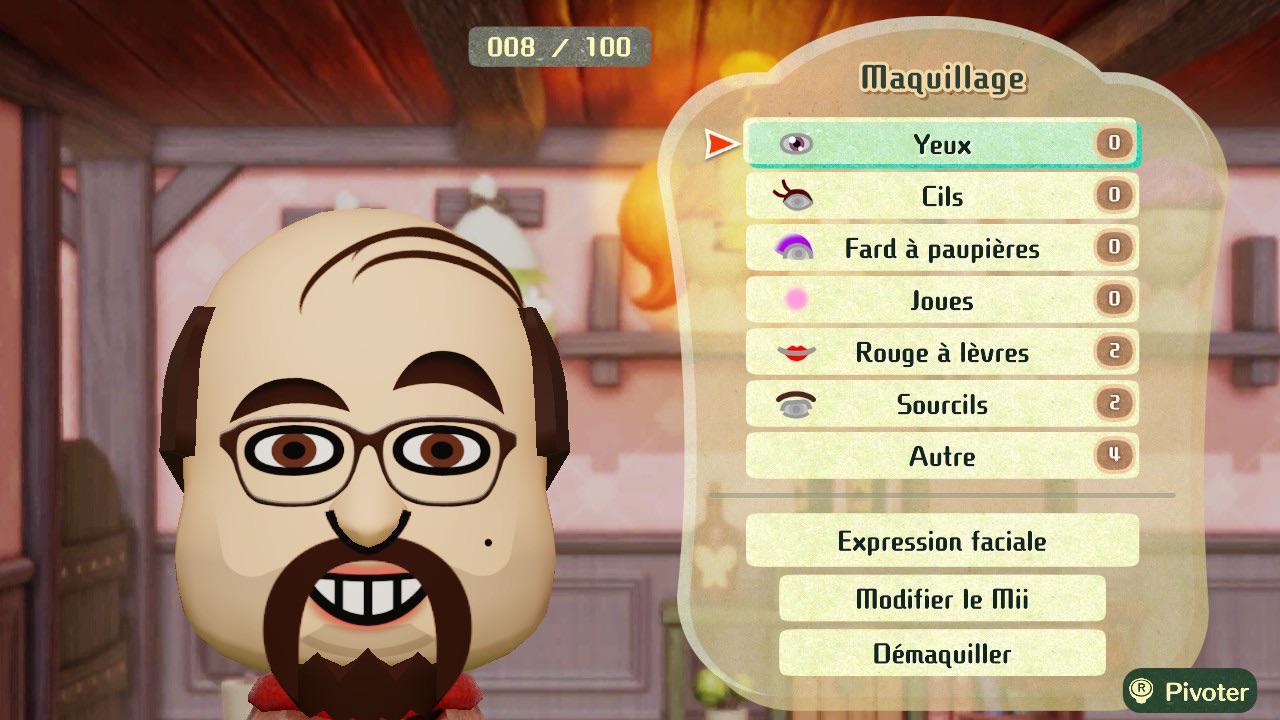
Task: Select the purple eyeshadow icon
Action: tap(796, 248)
